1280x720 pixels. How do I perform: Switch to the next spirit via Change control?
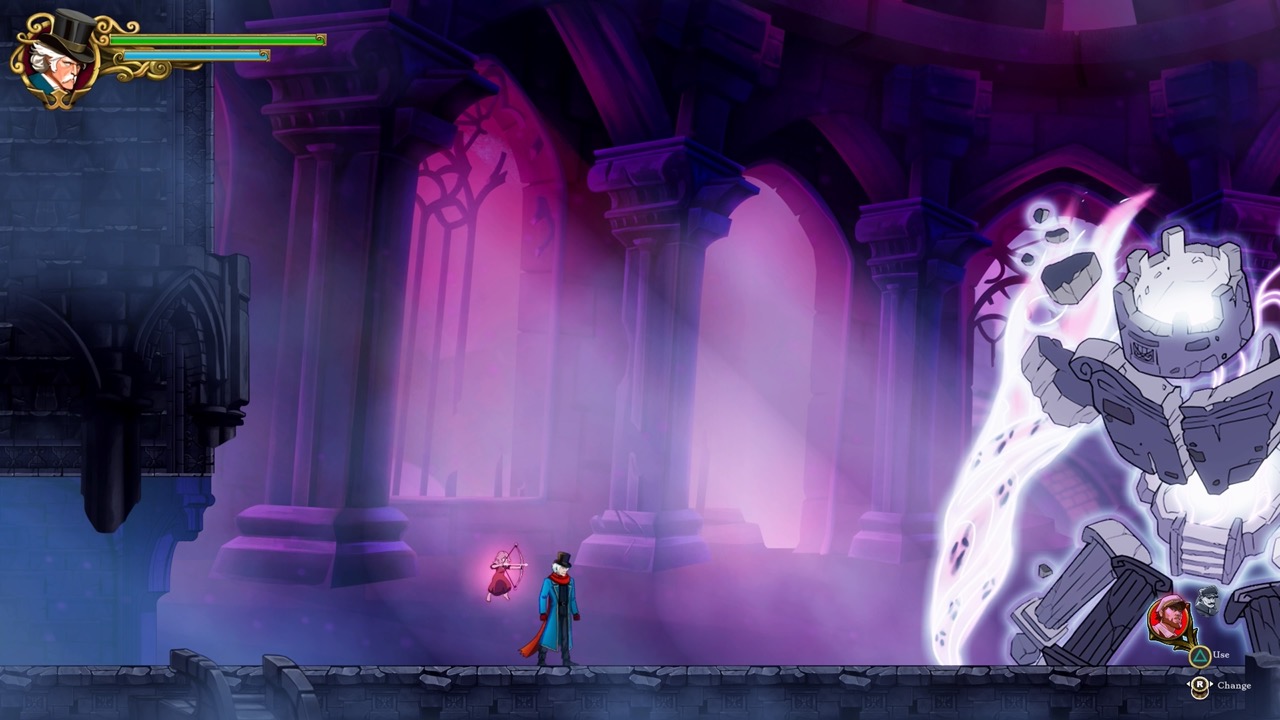[x=1200, y=684]
